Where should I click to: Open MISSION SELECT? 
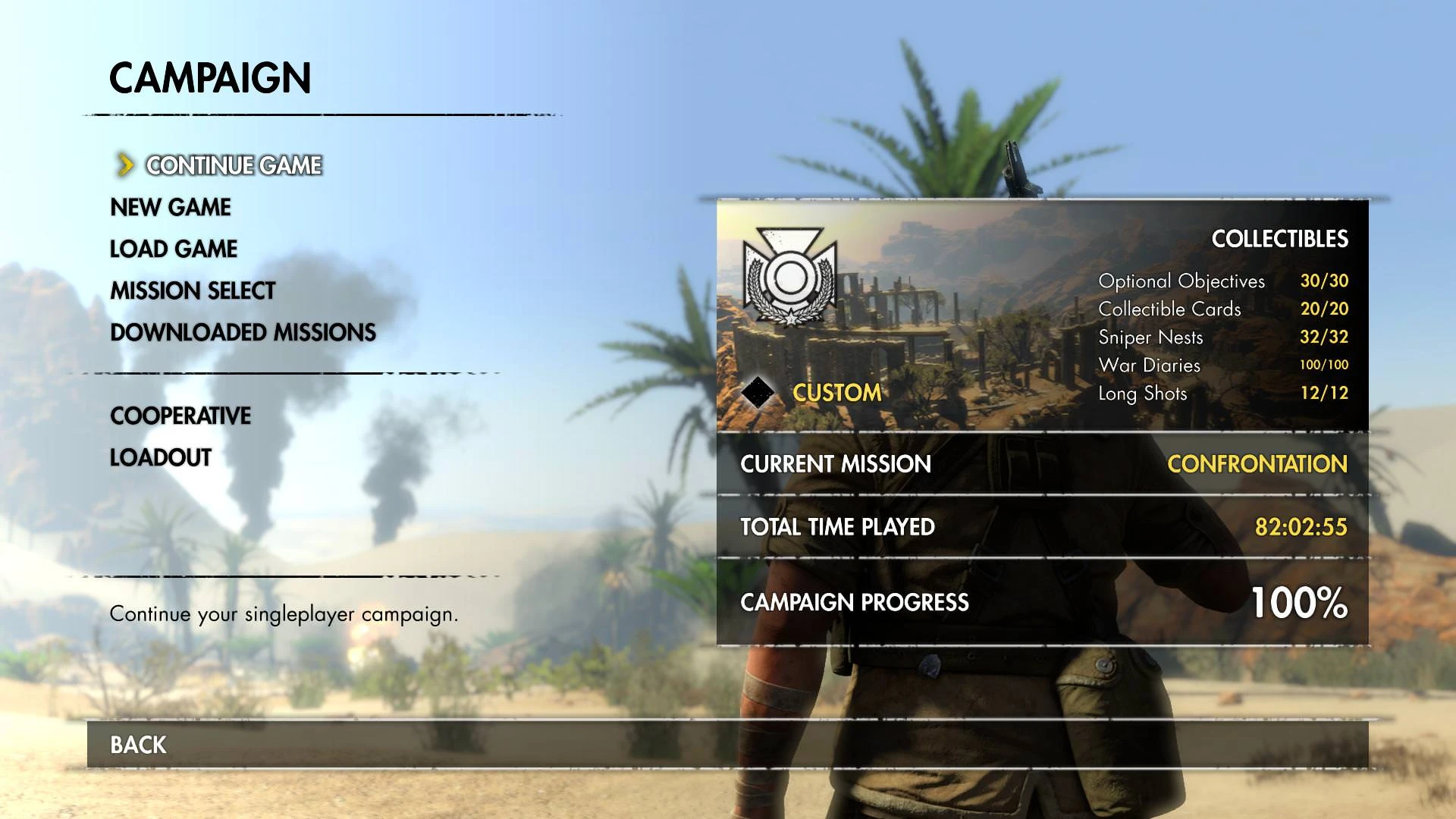[192, 290]
